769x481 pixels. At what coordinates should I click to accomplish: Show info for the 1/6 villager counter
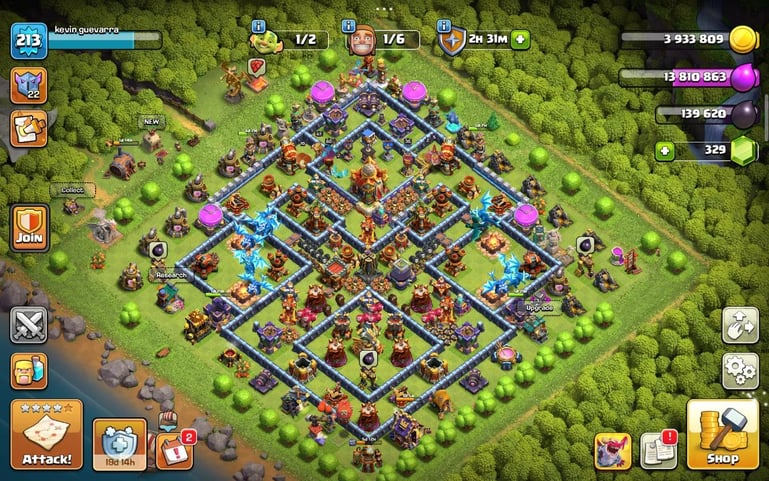(x=350, y=26)
